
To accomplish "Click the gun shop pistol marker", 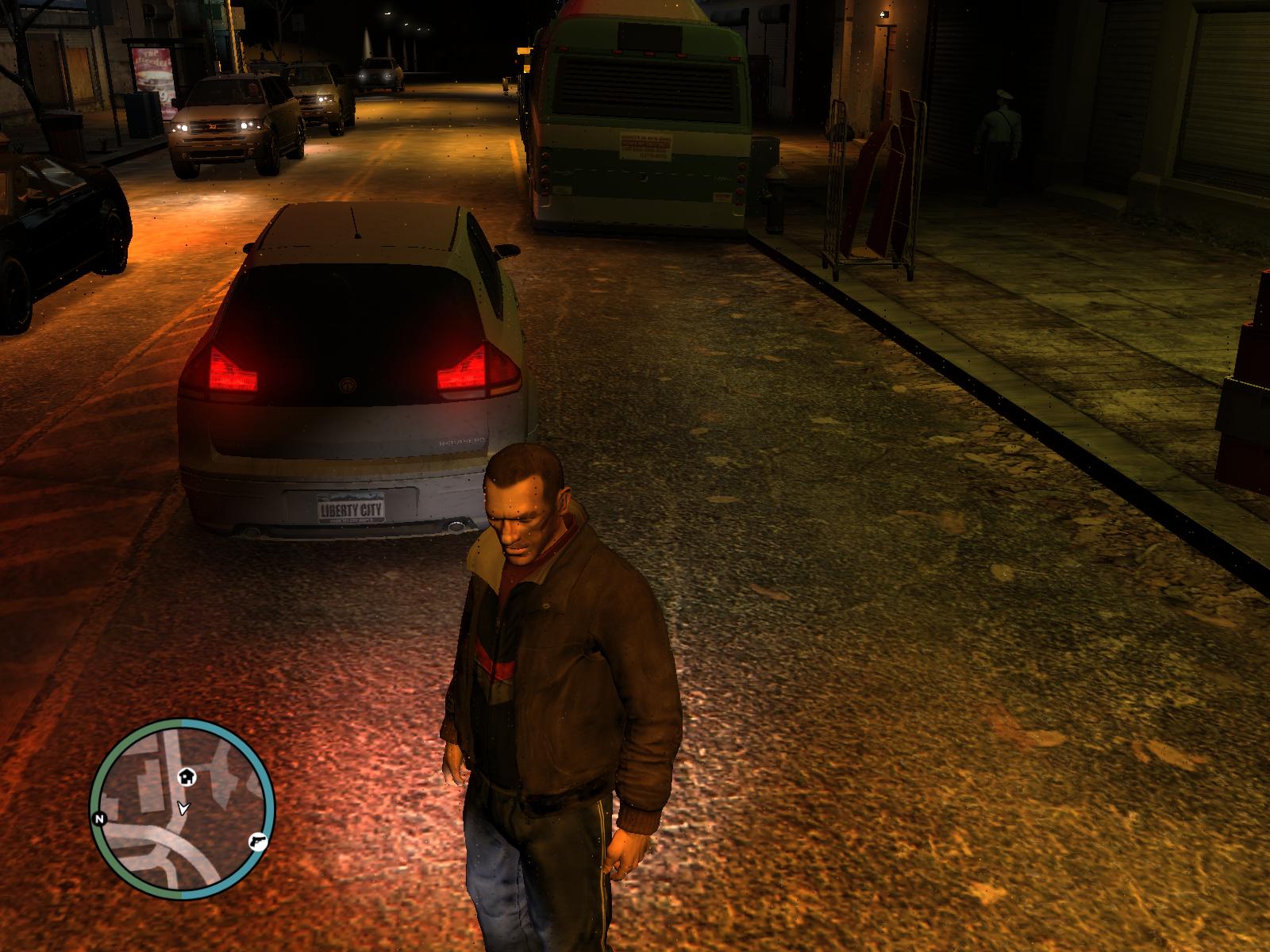I will click(259, 841).
